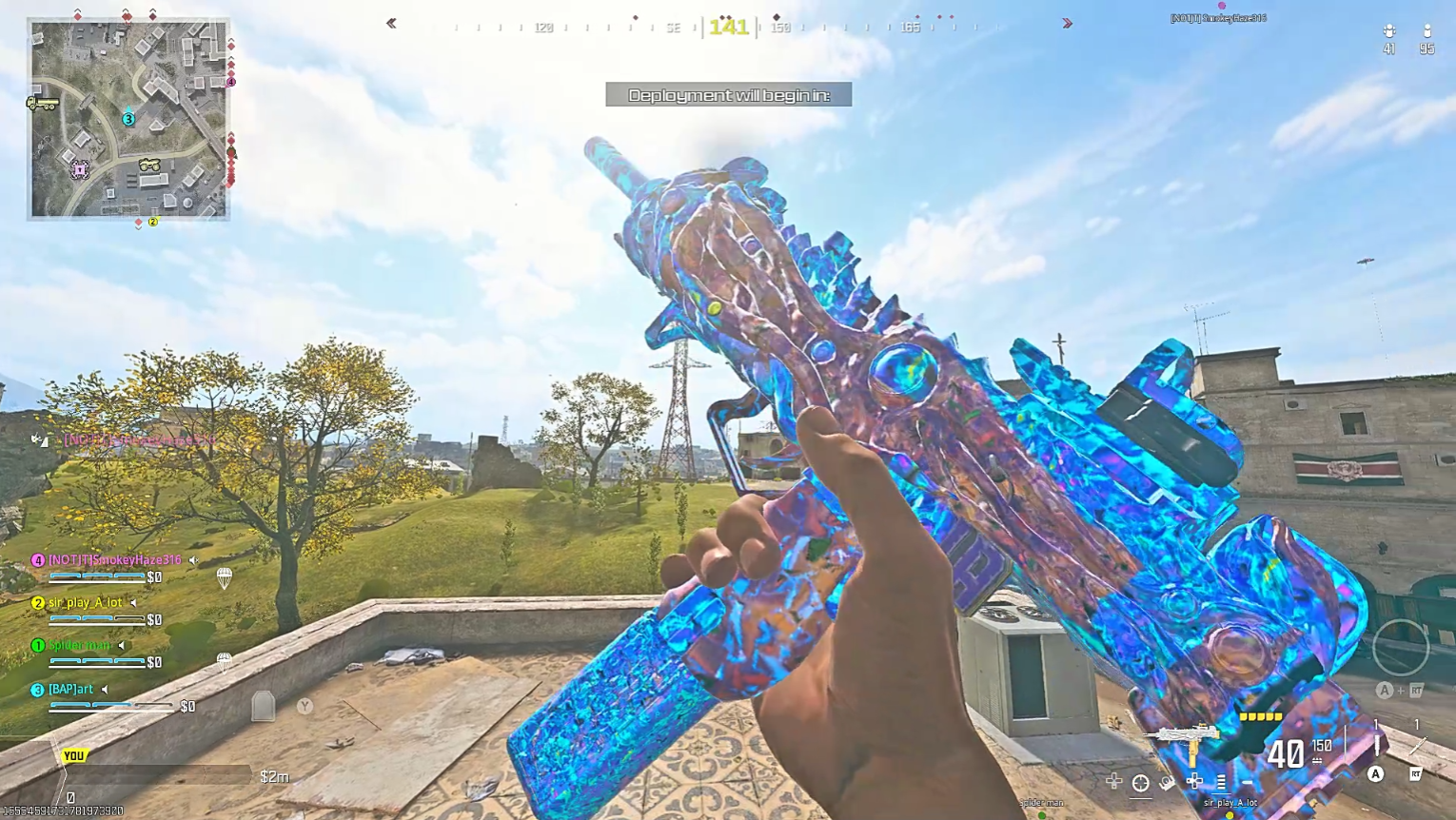Image resolution: width=1456 pixels, height=820 pixels.
Task: Select the gold SMG weapon icon
Action: coord(1183,739)
